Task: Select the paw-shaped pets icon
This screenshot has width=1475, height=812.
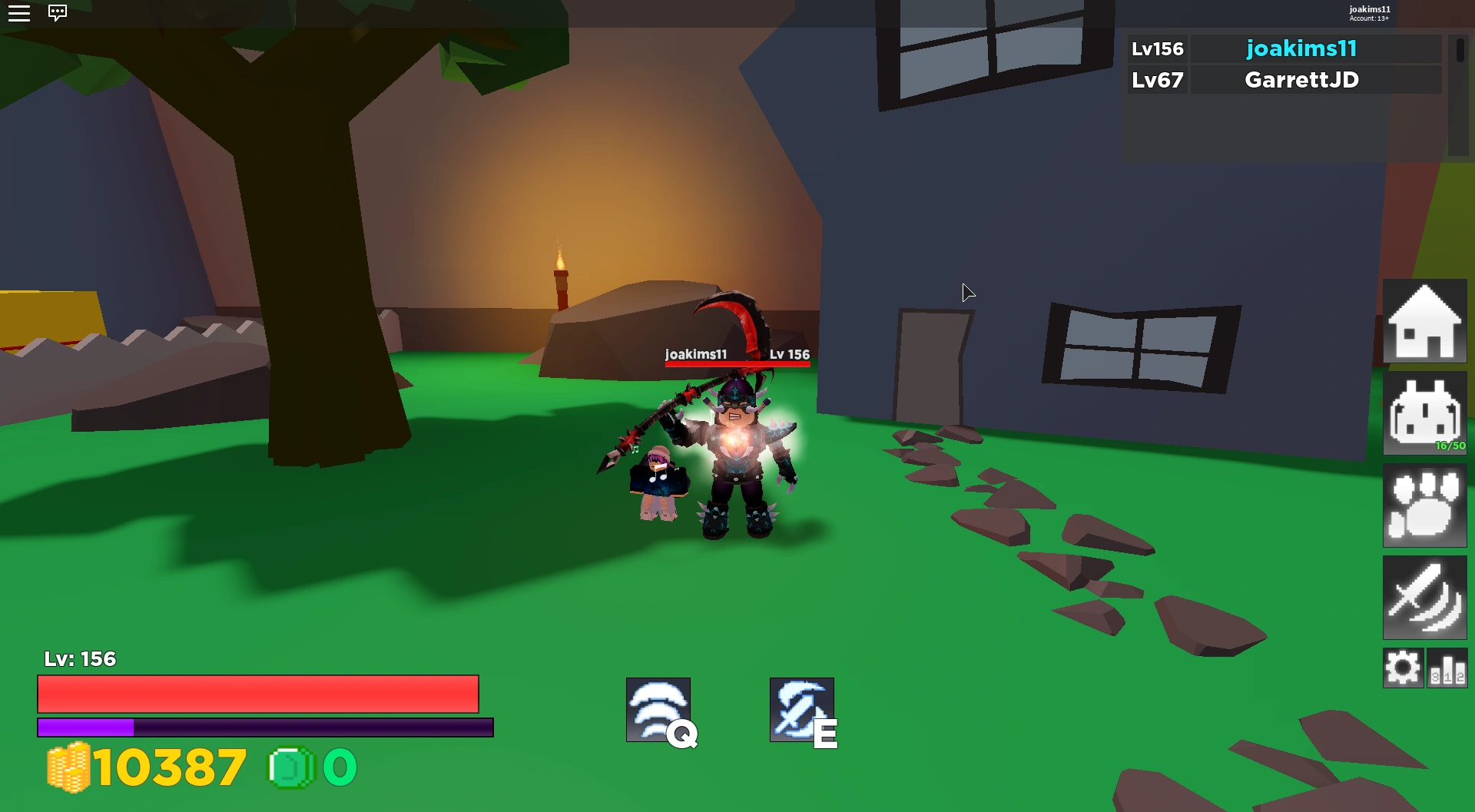Action: (x=1425, y=505)
